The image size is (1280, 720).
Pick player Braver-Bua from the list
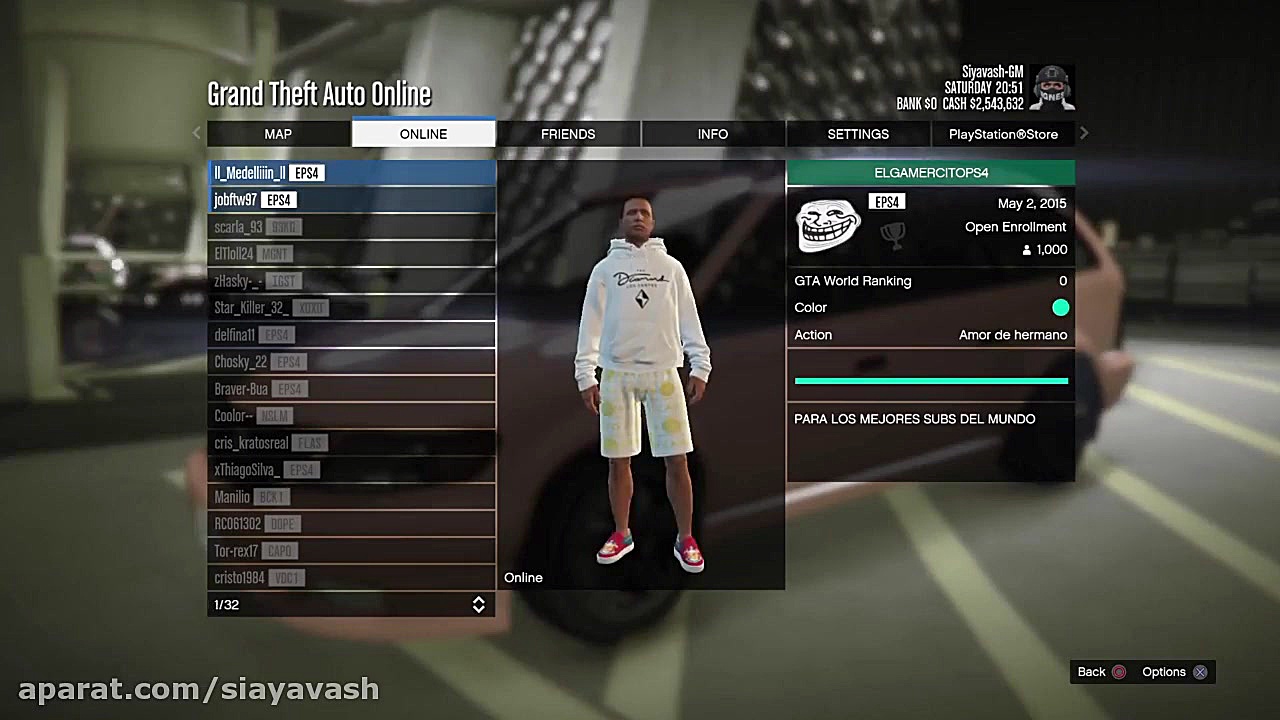pyautogui.click(x=351, y=389)
